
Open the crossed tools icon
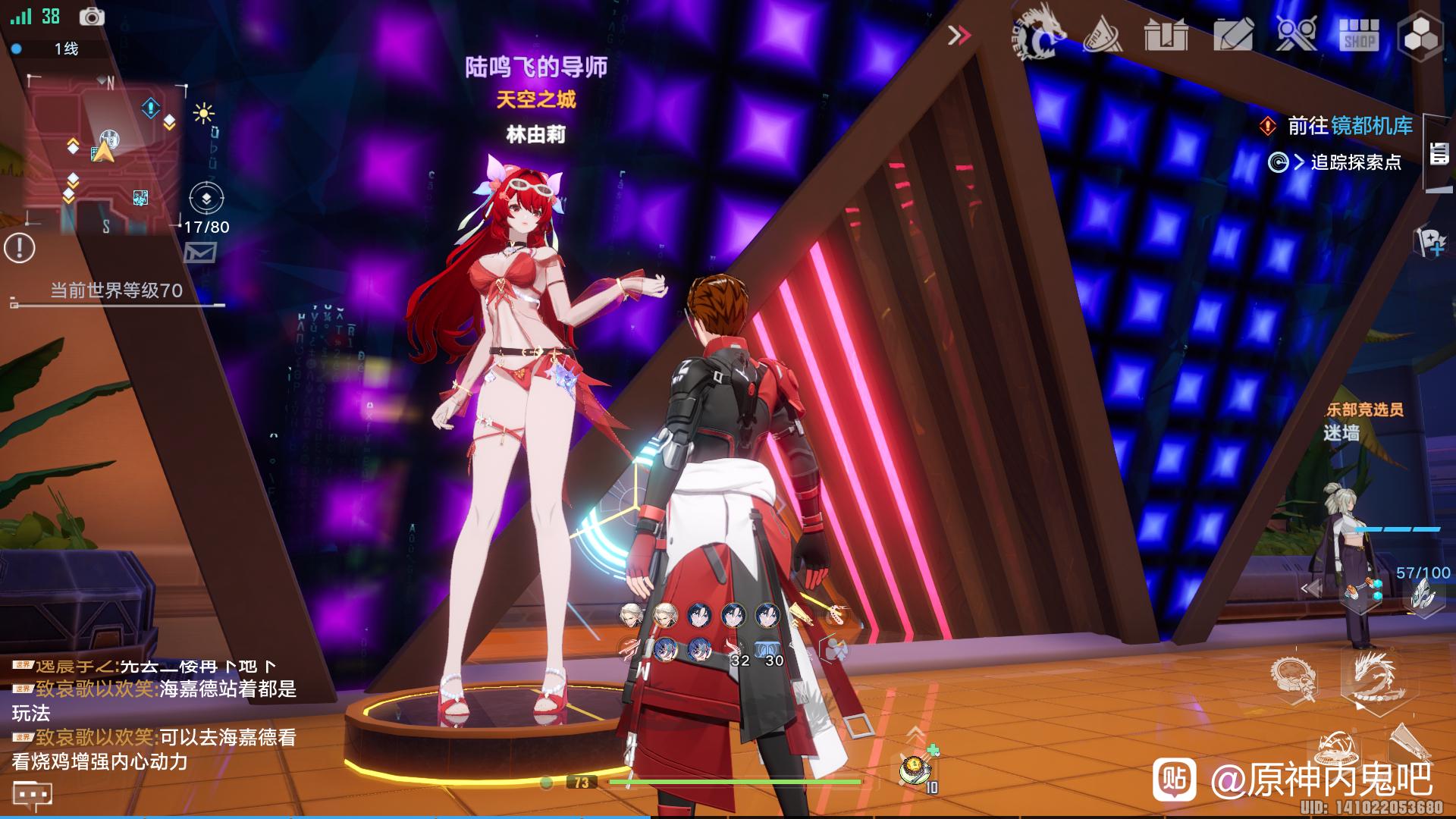(x=1295, y=35)
